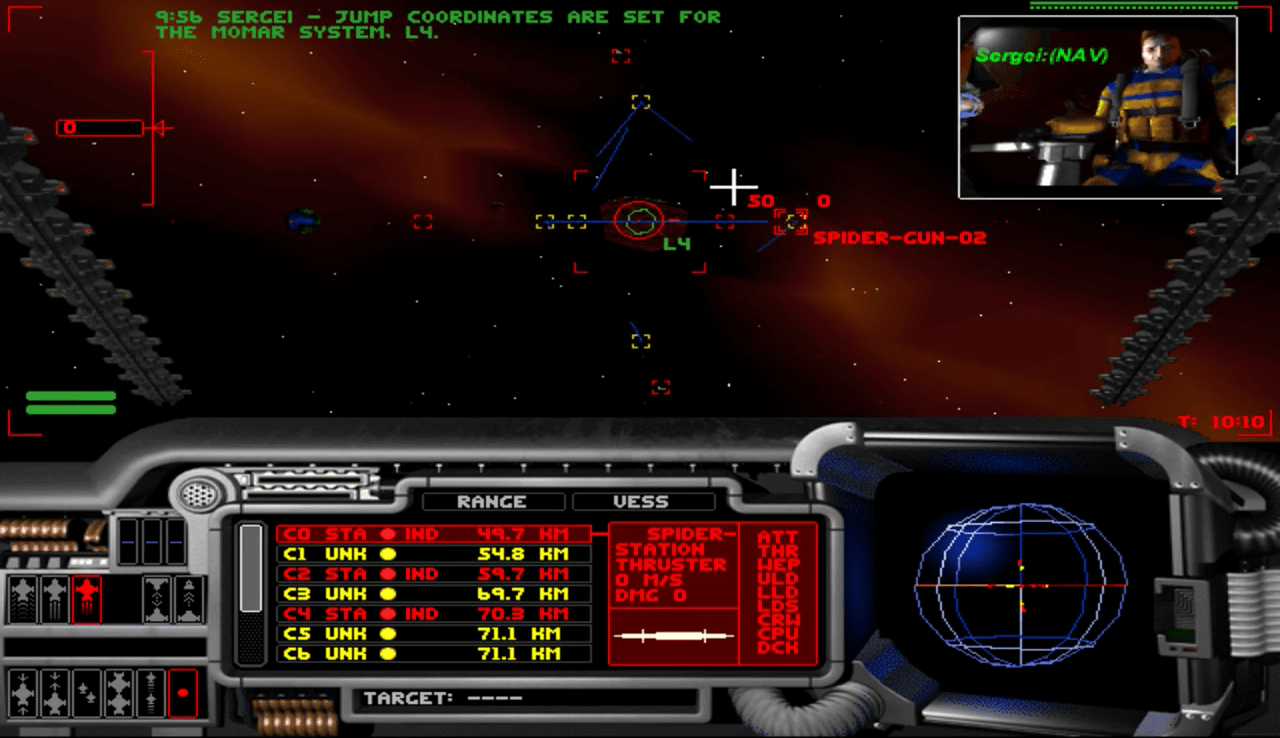
Task: Select the four-ship diamond formation icon
Action: (x=119, y=693)
